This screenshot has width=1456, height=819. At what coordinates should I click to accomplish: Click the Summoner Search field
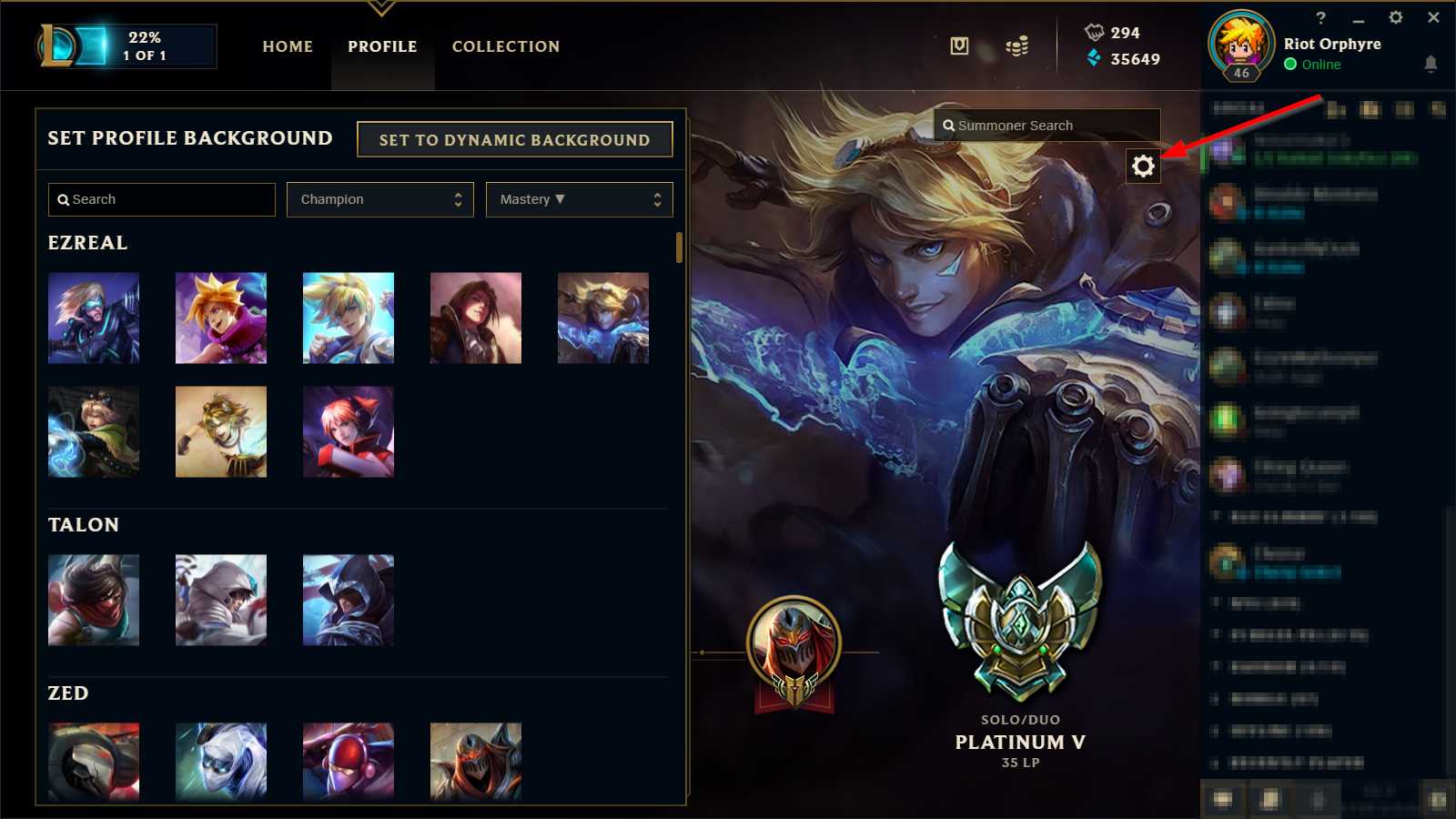(x=1046, y=125)
